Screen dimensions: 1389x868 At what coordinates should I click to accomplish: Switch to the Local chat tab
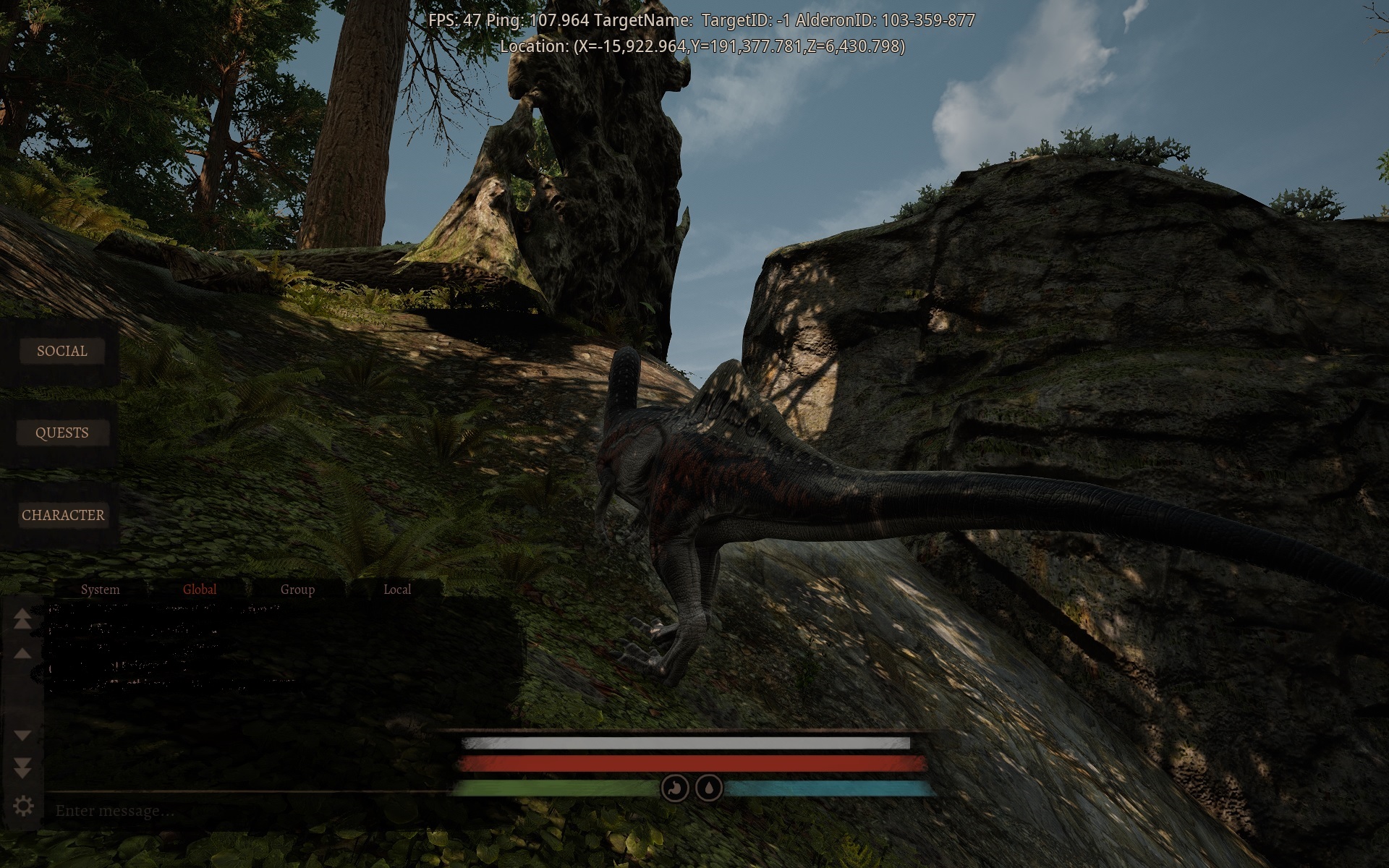click(397, 589)
